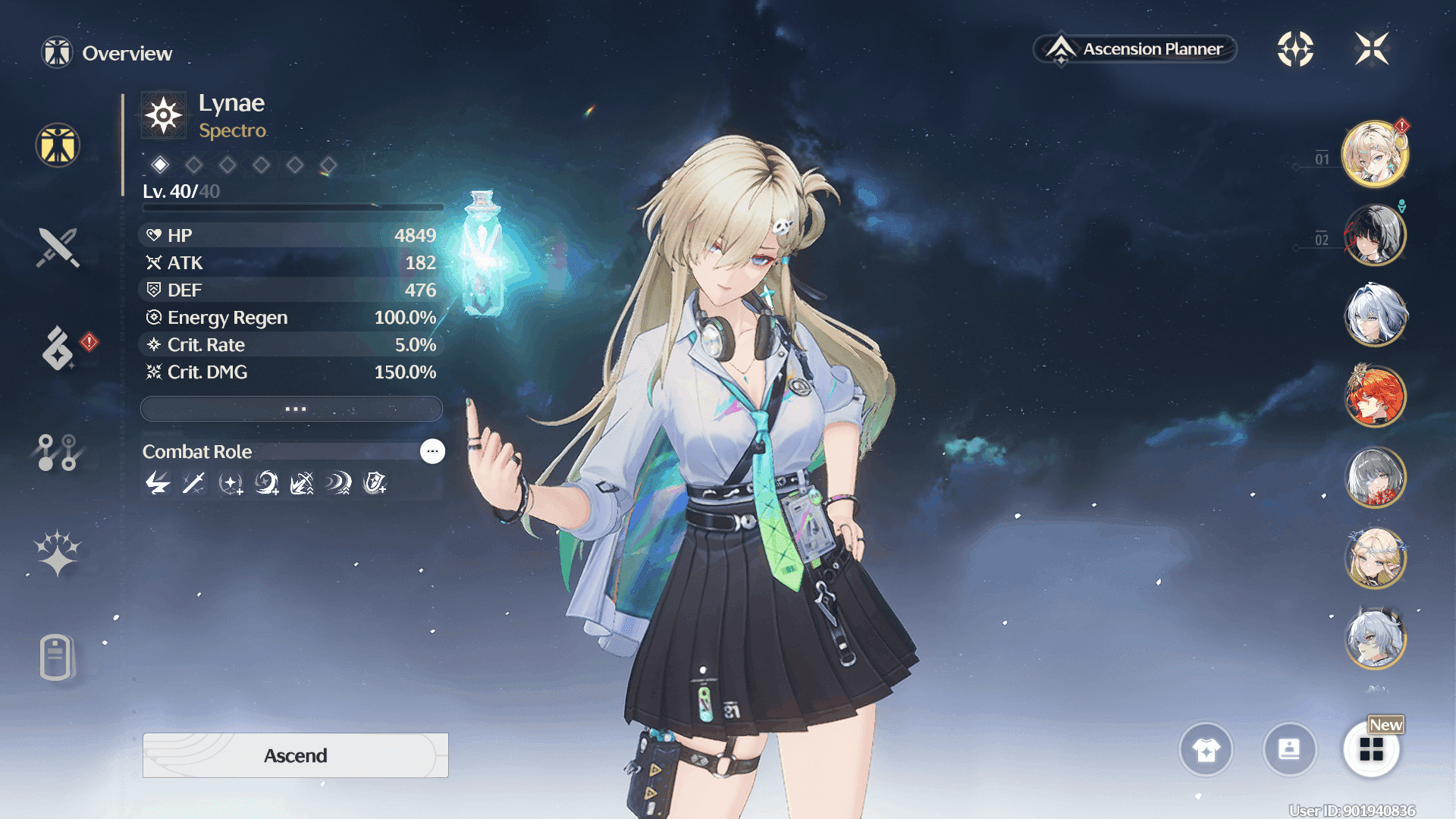The image size is (1456, 819).
Task: Select the phone-shaped profile tab
Action: (x=56, y=657)
